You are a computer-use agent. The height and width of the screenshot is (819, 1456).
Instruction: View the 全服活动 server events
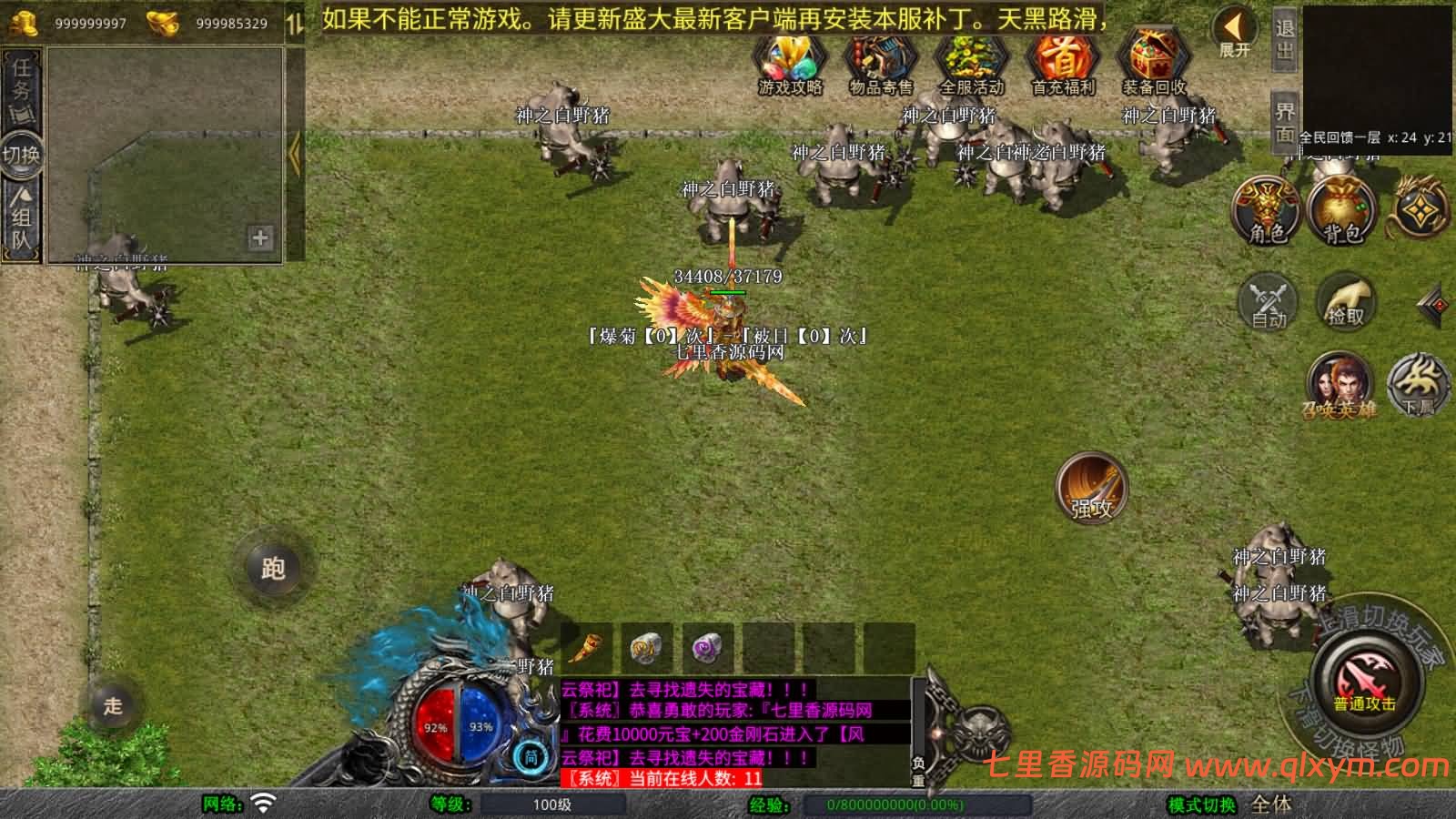[x=972, y=64]
